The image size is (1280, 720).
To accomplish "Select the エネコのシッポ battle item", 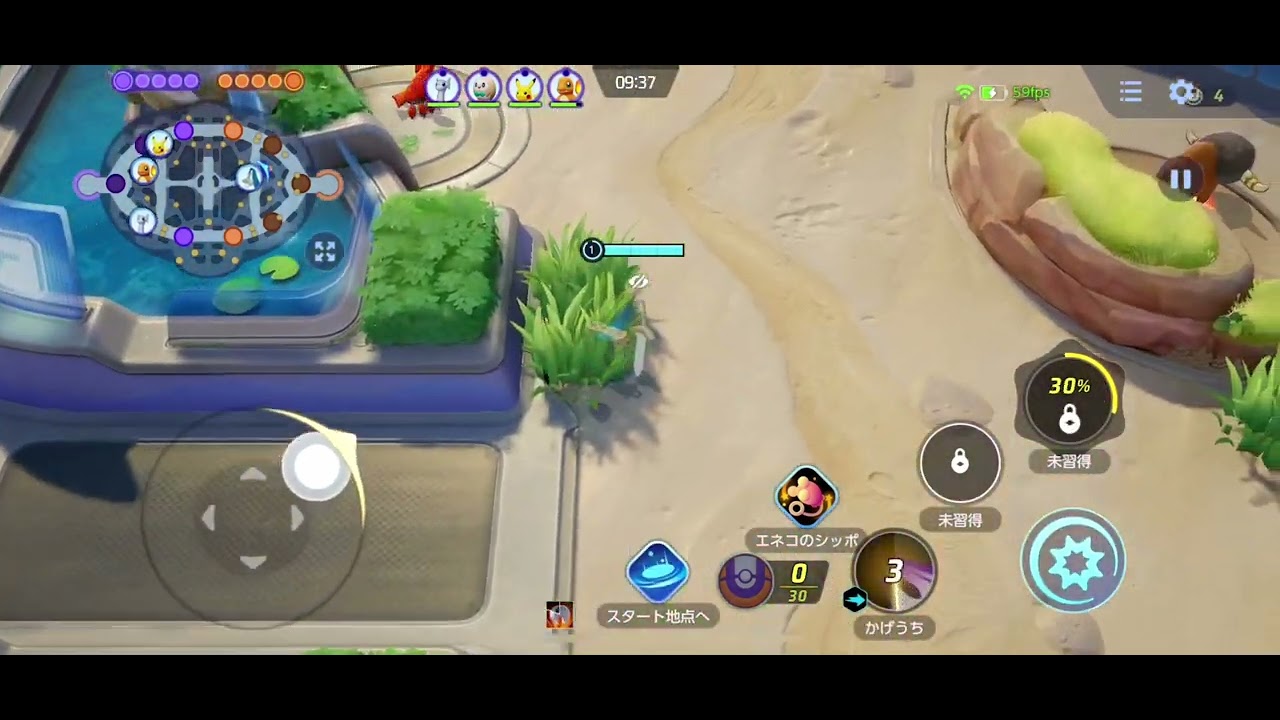I will (x=806, y=497).
